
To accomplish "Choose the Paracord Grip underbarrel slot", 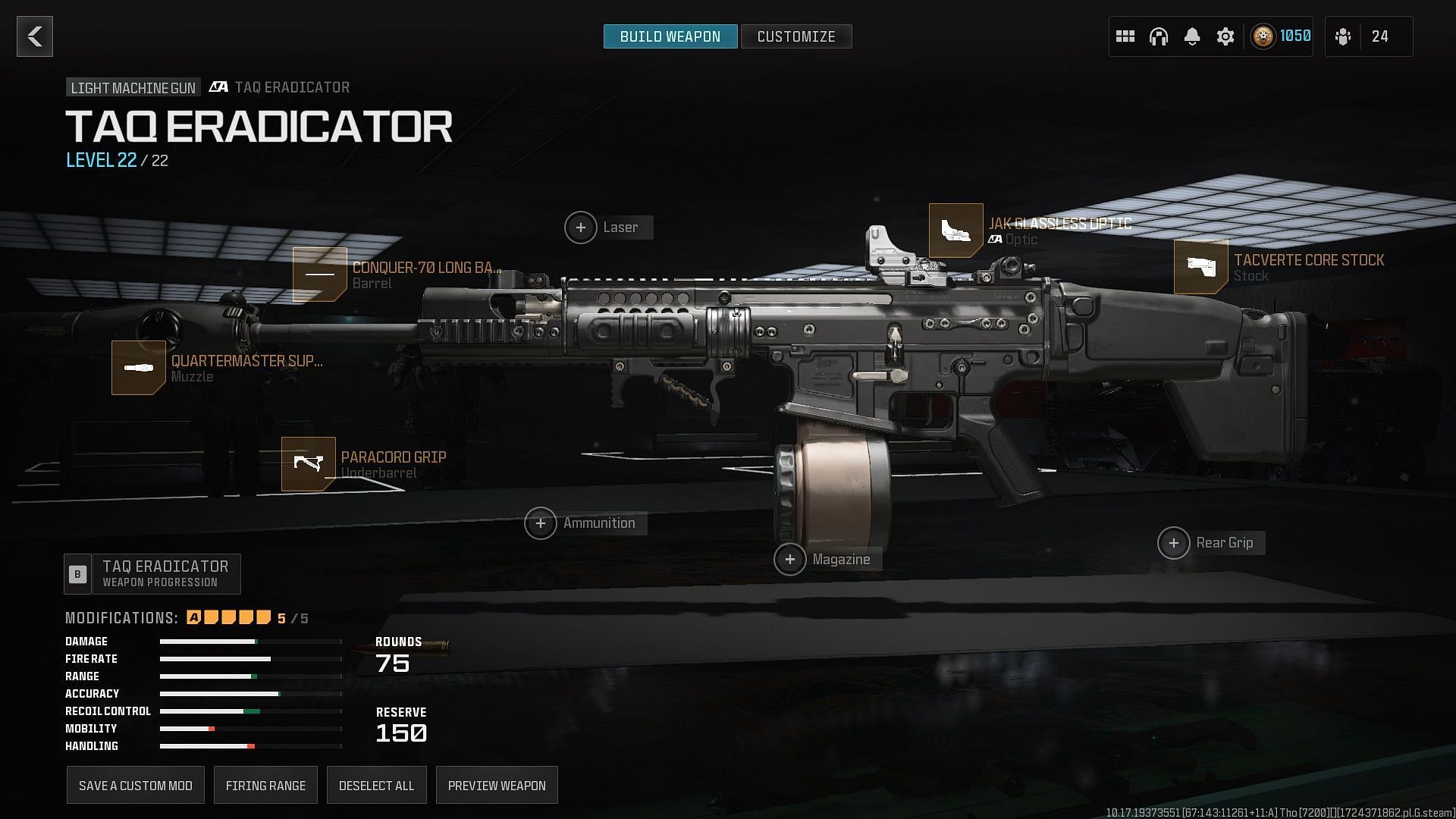I will (x=309, y=464).
